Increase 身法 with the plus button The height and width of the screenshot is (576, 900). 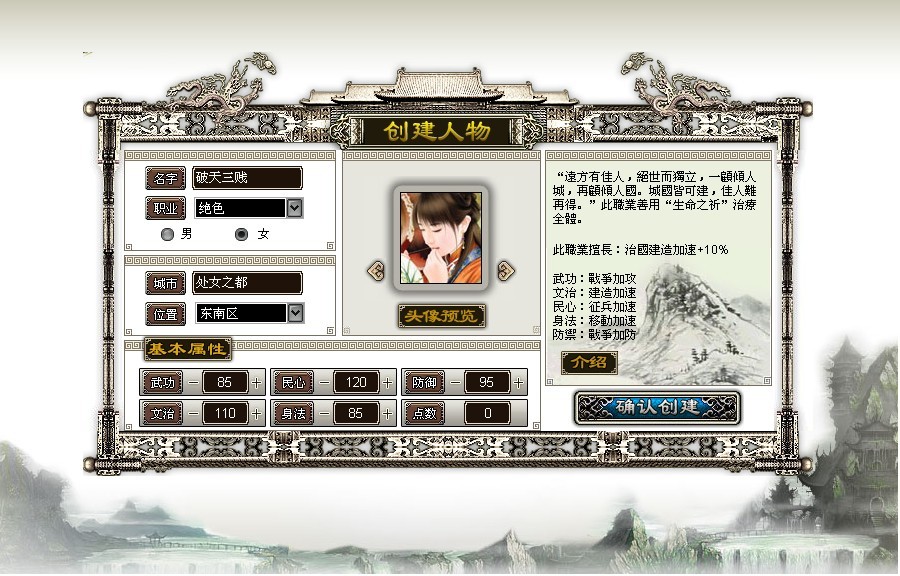point(388,413)
